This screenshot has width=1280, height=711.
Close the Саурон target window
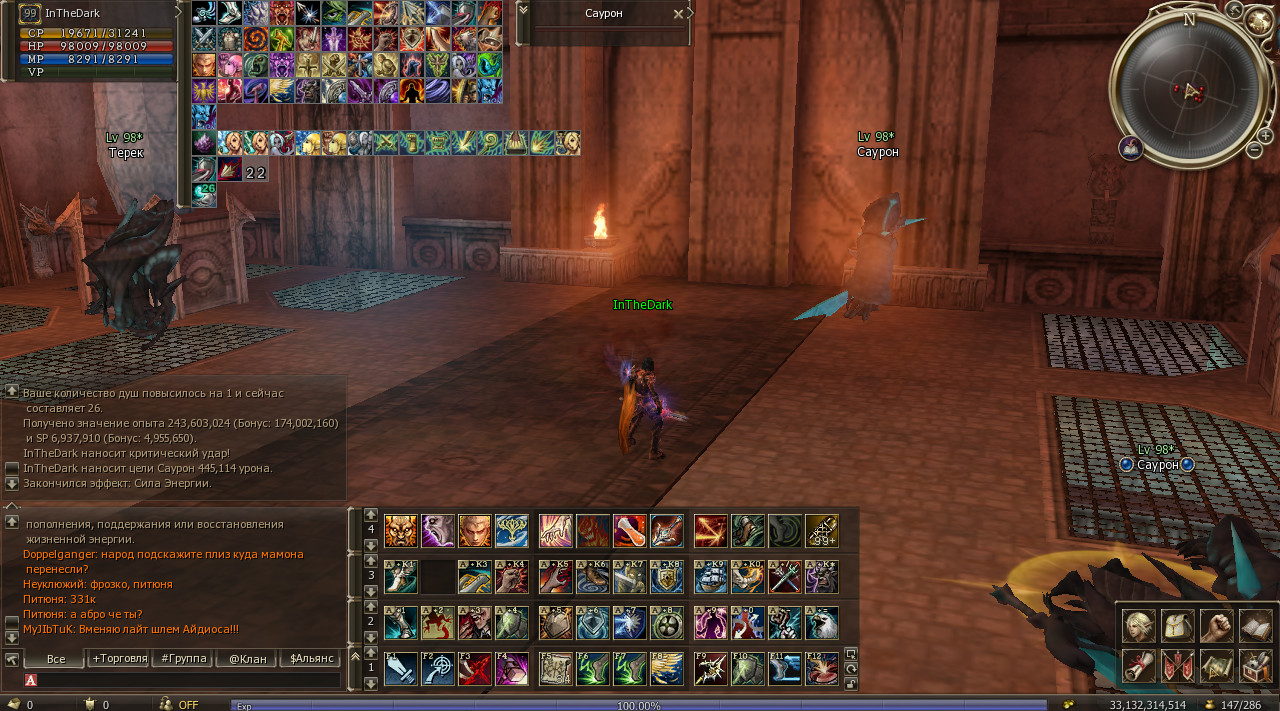tap(678, 14)
